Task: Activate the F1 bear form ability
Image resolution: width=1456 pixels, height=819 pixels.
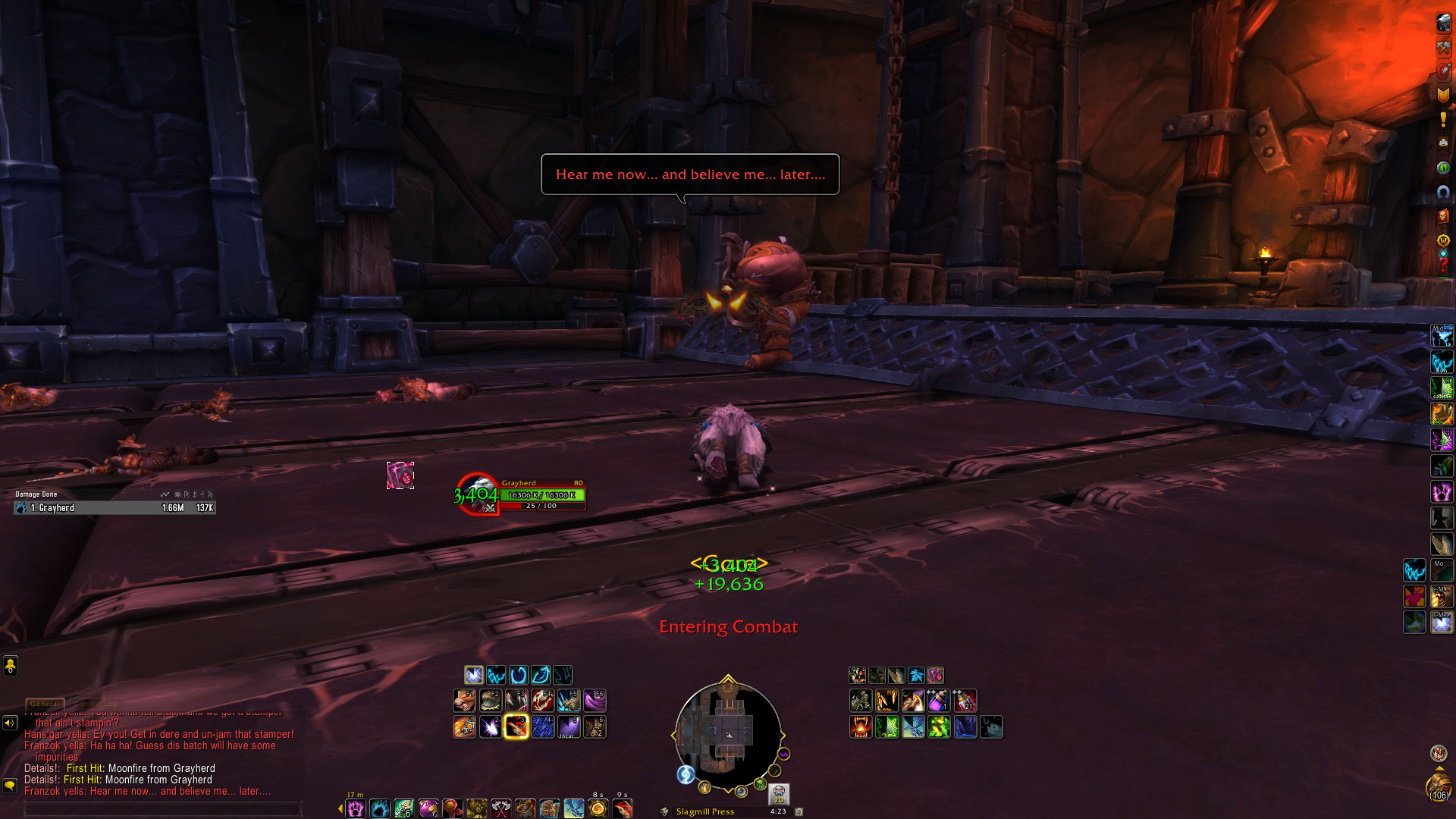Action: [465, 700]
